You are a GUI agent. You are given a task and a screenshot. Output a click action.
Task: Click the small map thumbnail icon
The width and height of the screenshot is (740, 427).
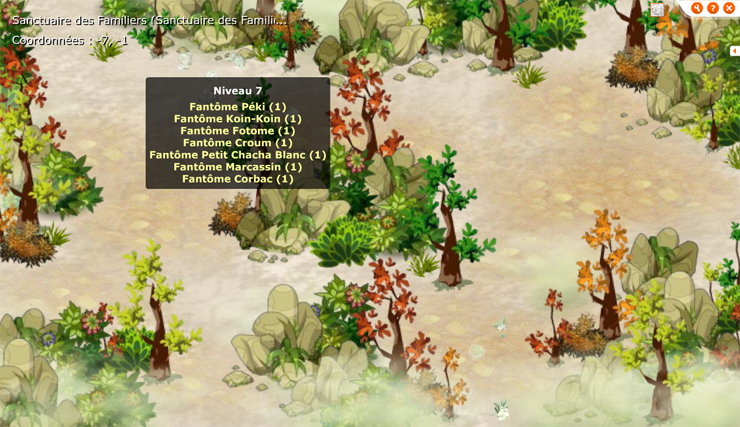click(x=657, y=9)
